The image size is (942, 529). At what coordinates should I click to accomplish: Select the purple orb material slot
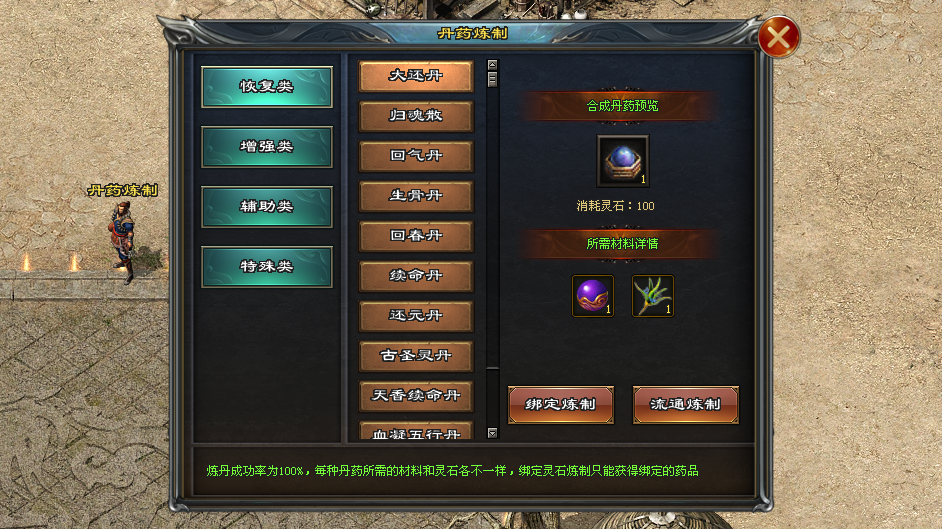coord(592,297)
